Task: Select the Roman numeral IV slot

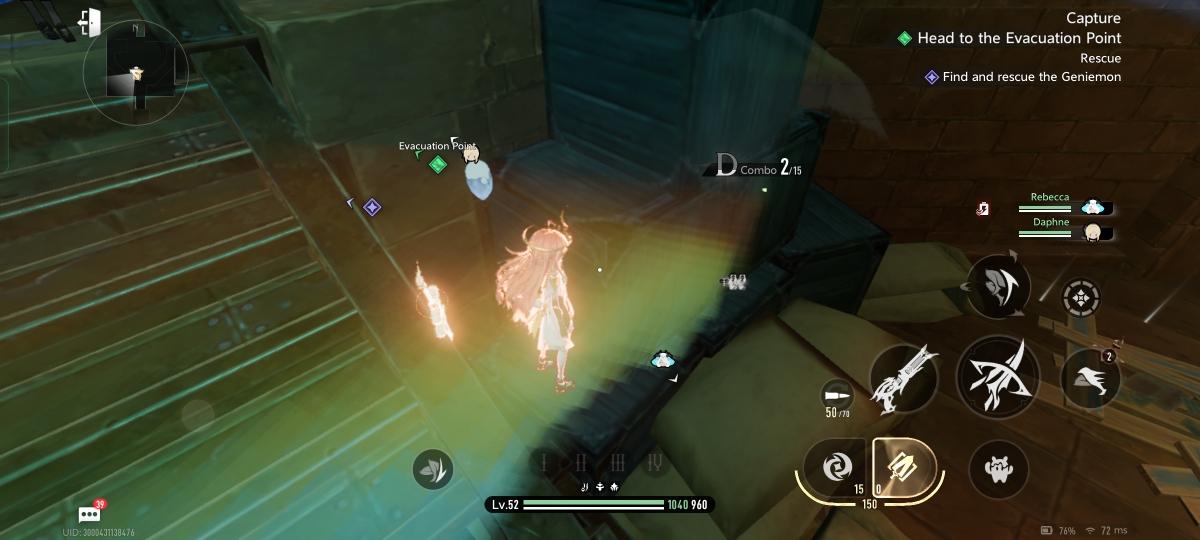Action: click(654, 462)
